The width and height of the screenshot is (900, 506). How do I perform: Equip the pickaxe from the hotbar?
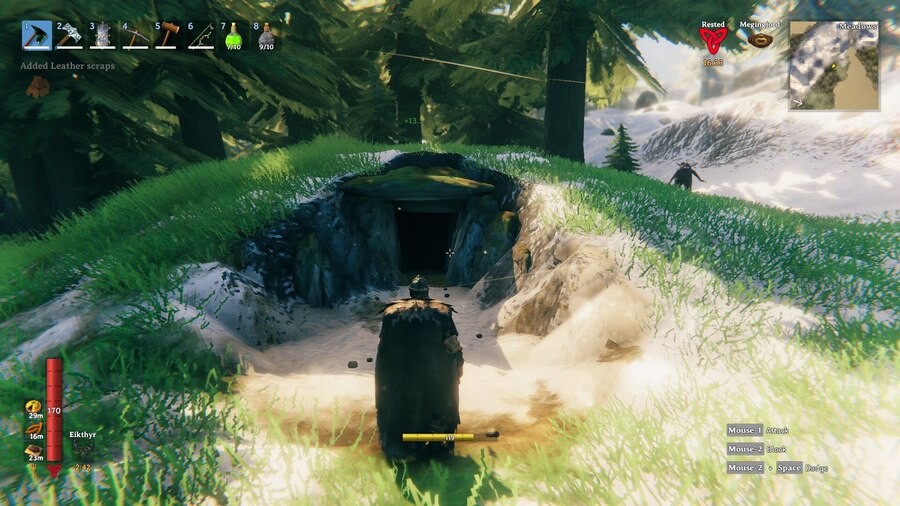tap(135, 36)
